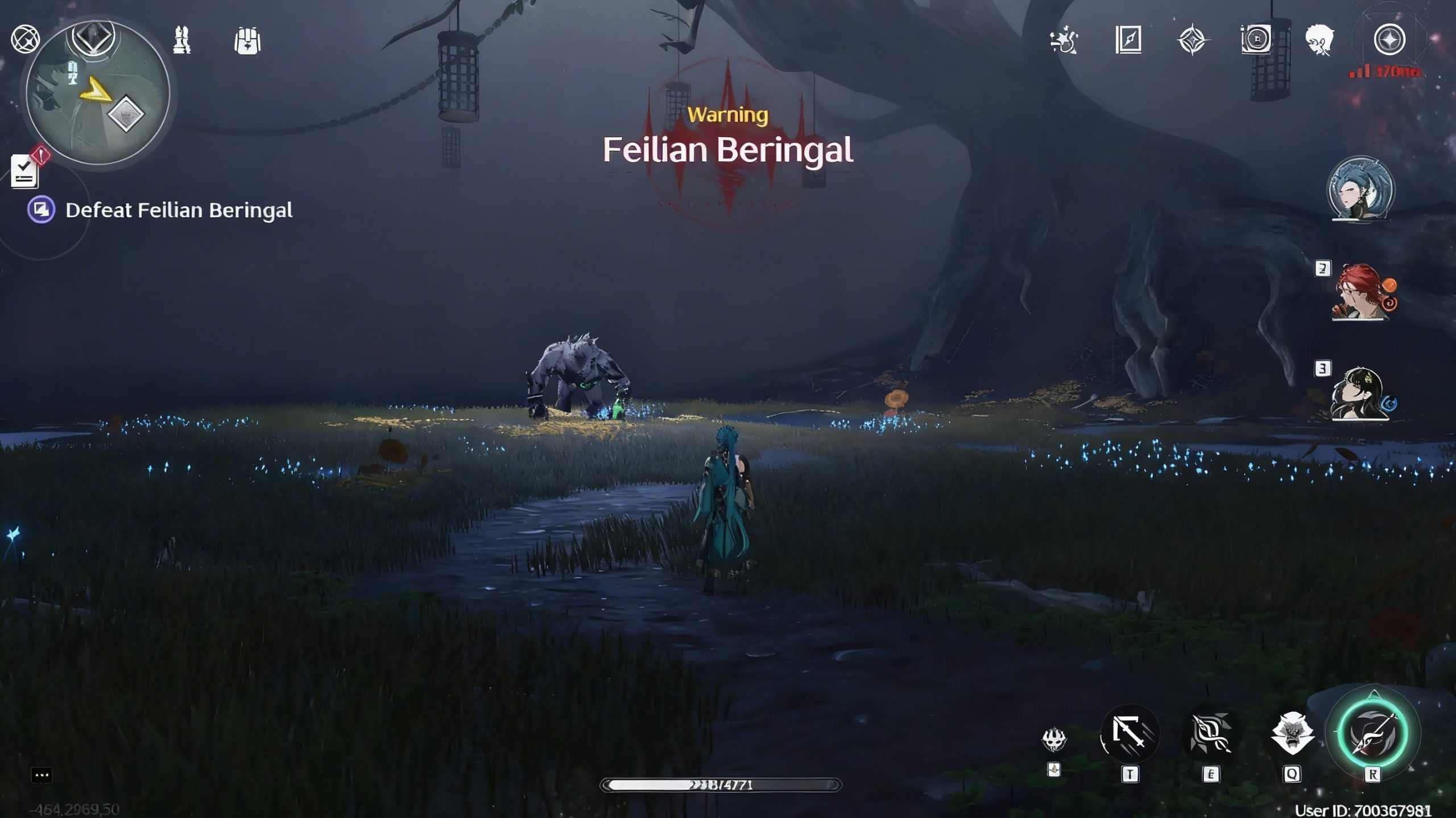Screen dimensions: 1456x818
Task: Open the circular minimap
Action: pos(98,94)
